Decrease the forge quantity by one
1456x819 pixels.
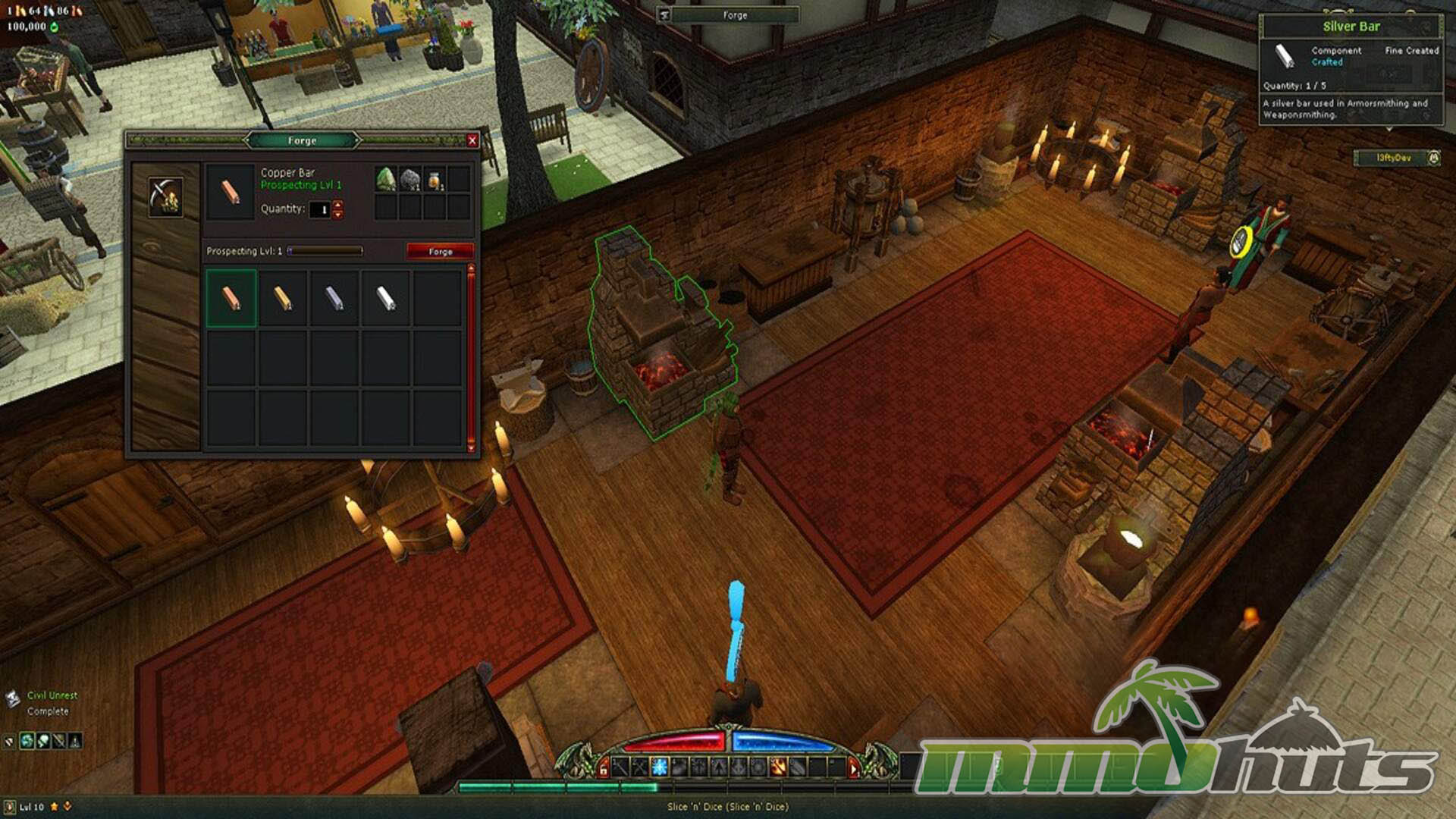coord(338,215)
